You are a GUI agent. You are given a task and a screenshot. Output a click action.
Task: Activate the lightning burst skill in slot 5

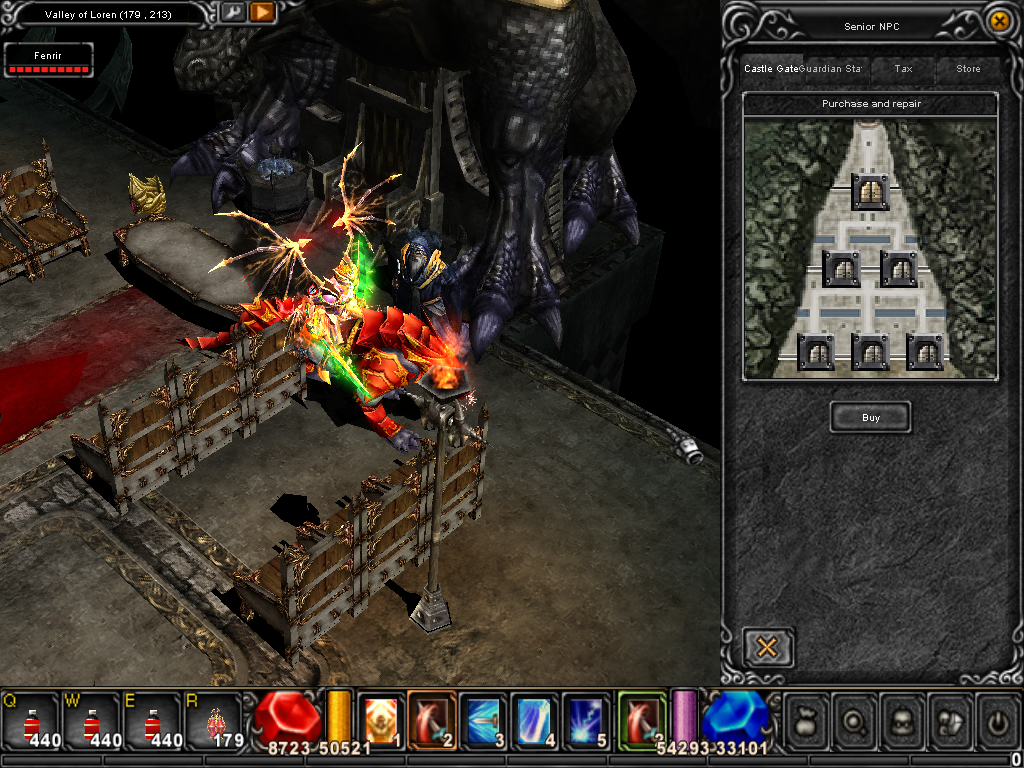[585, 719]
